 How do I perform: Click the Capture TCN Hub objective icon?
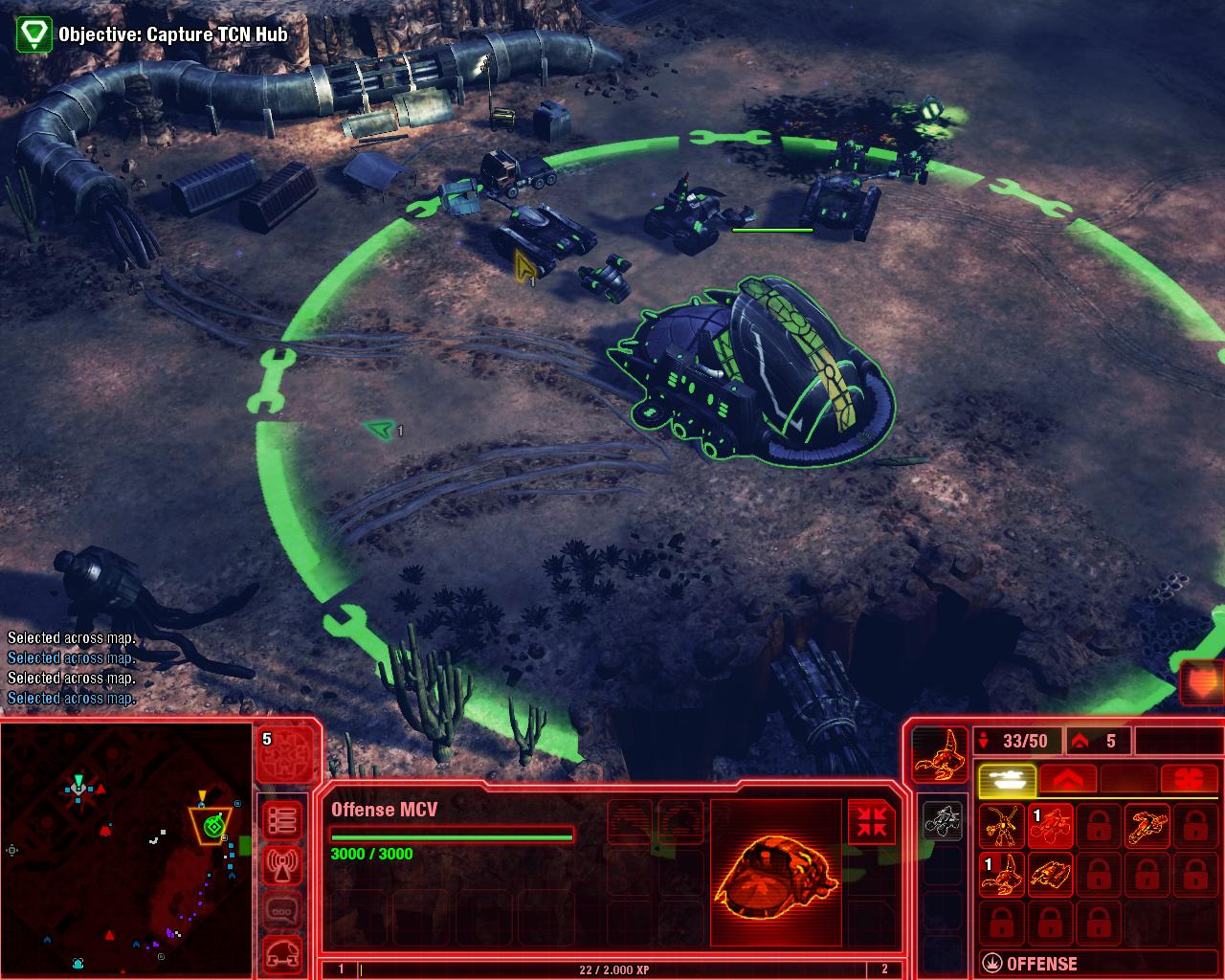click(x=34, y=34)
